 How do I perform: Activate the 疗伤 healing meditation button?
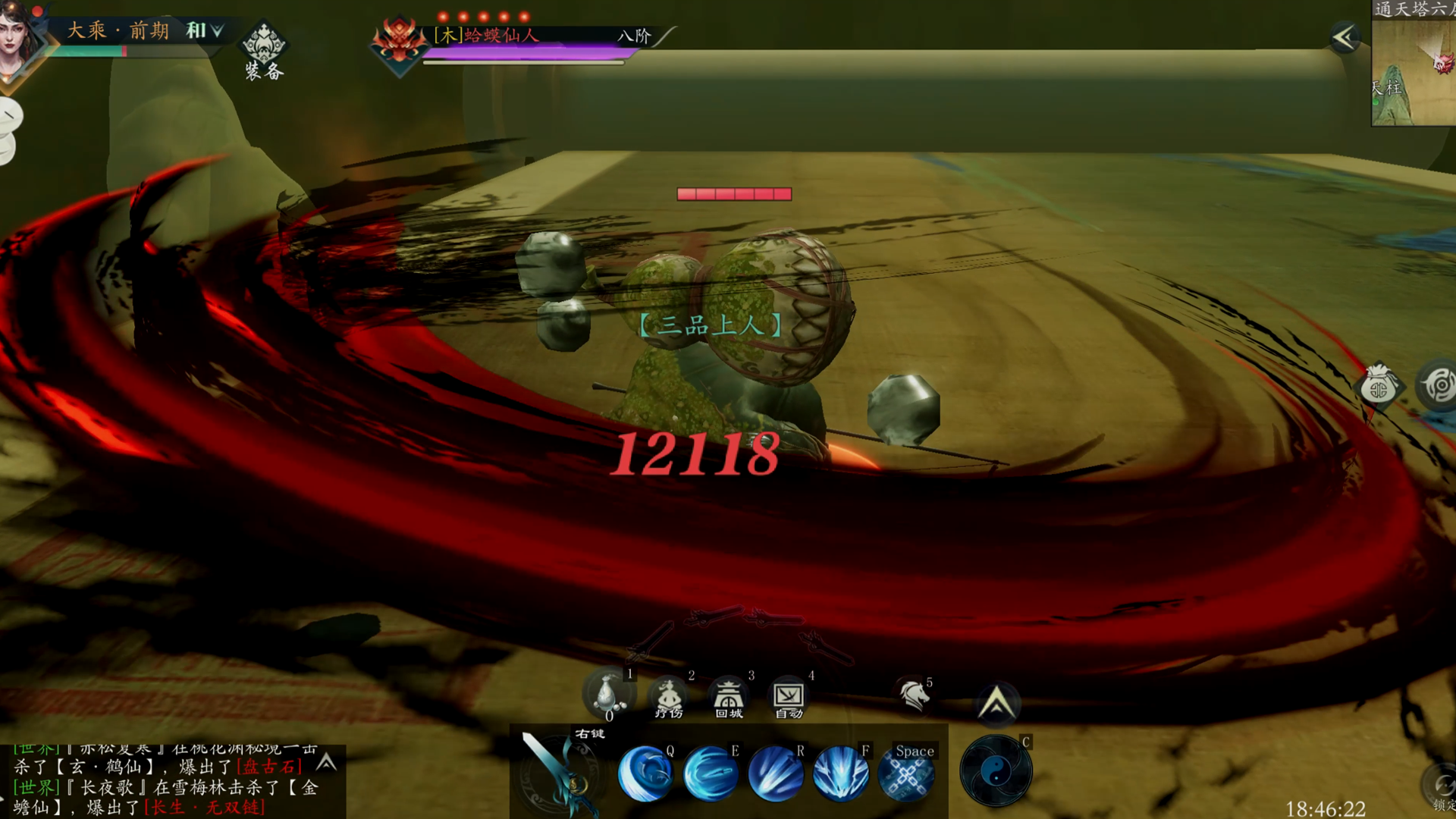(668, 696)
